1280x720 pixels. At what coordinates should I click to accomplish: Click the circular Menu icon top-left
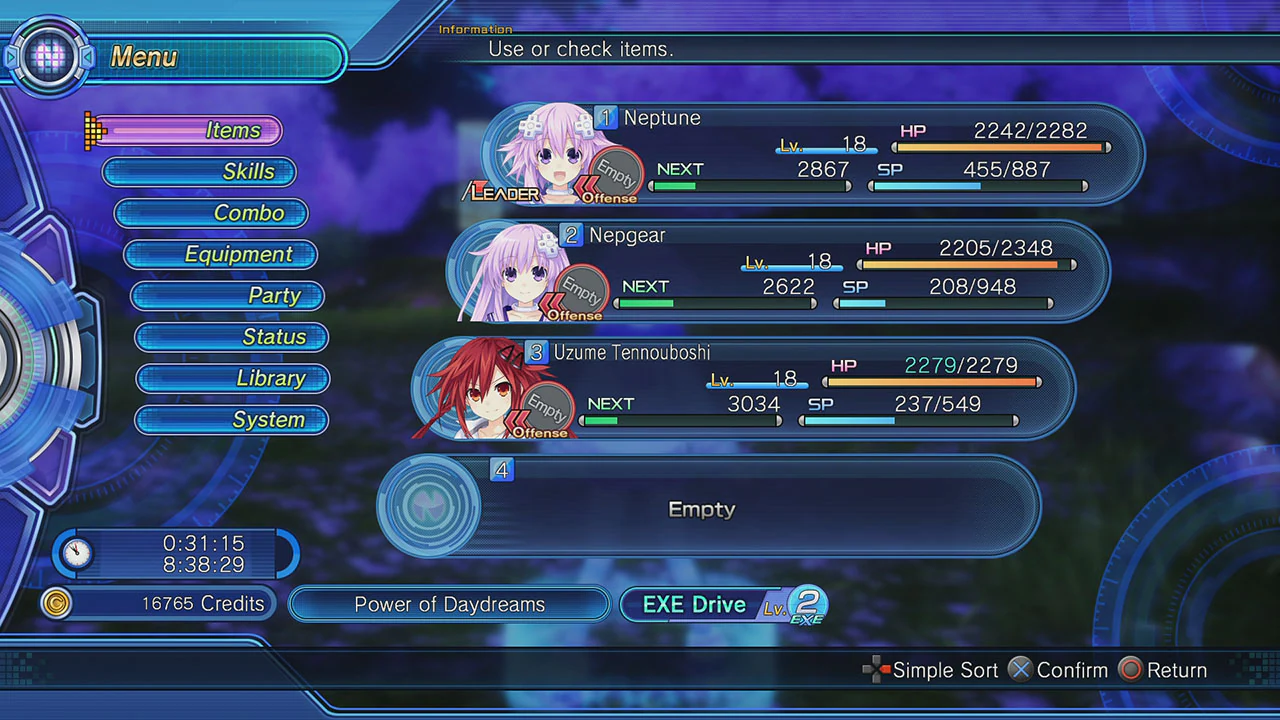(x=49, y=56)
